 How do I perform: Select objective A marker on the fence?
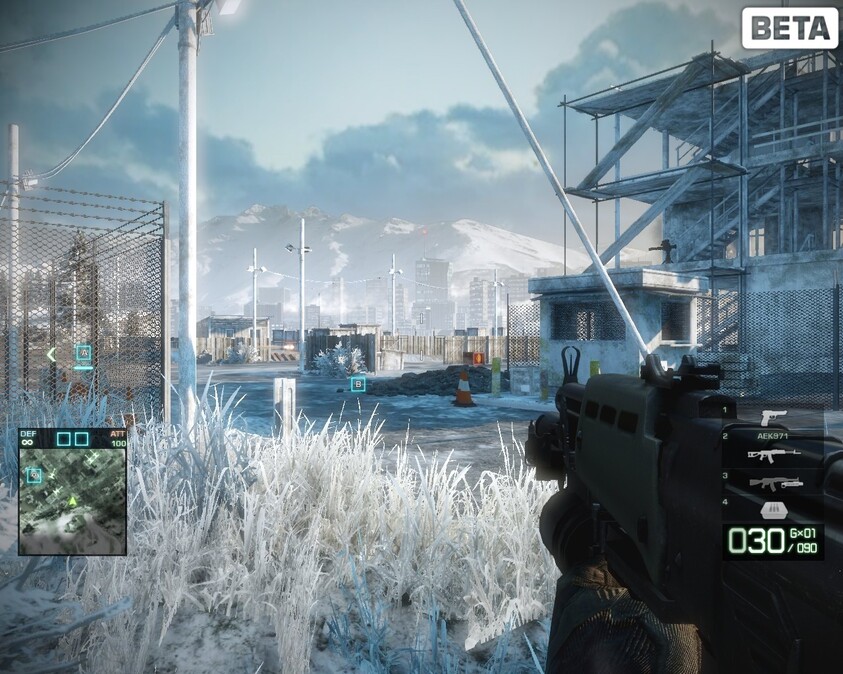(84, 353)
